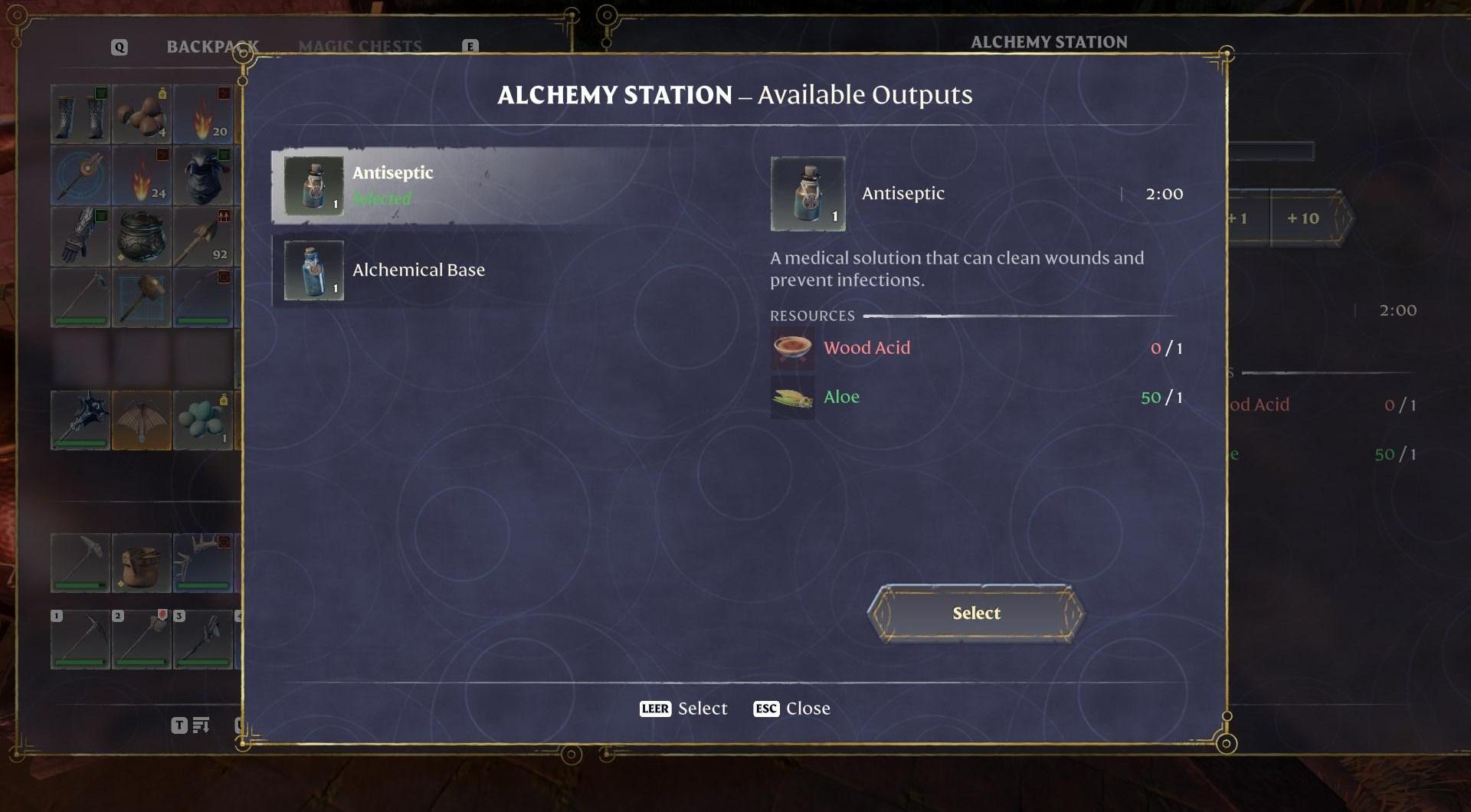This screenshot has height=812, width=1471.
Task: Click the Wood Acid resource entry
Action: (x=867, y=348)
